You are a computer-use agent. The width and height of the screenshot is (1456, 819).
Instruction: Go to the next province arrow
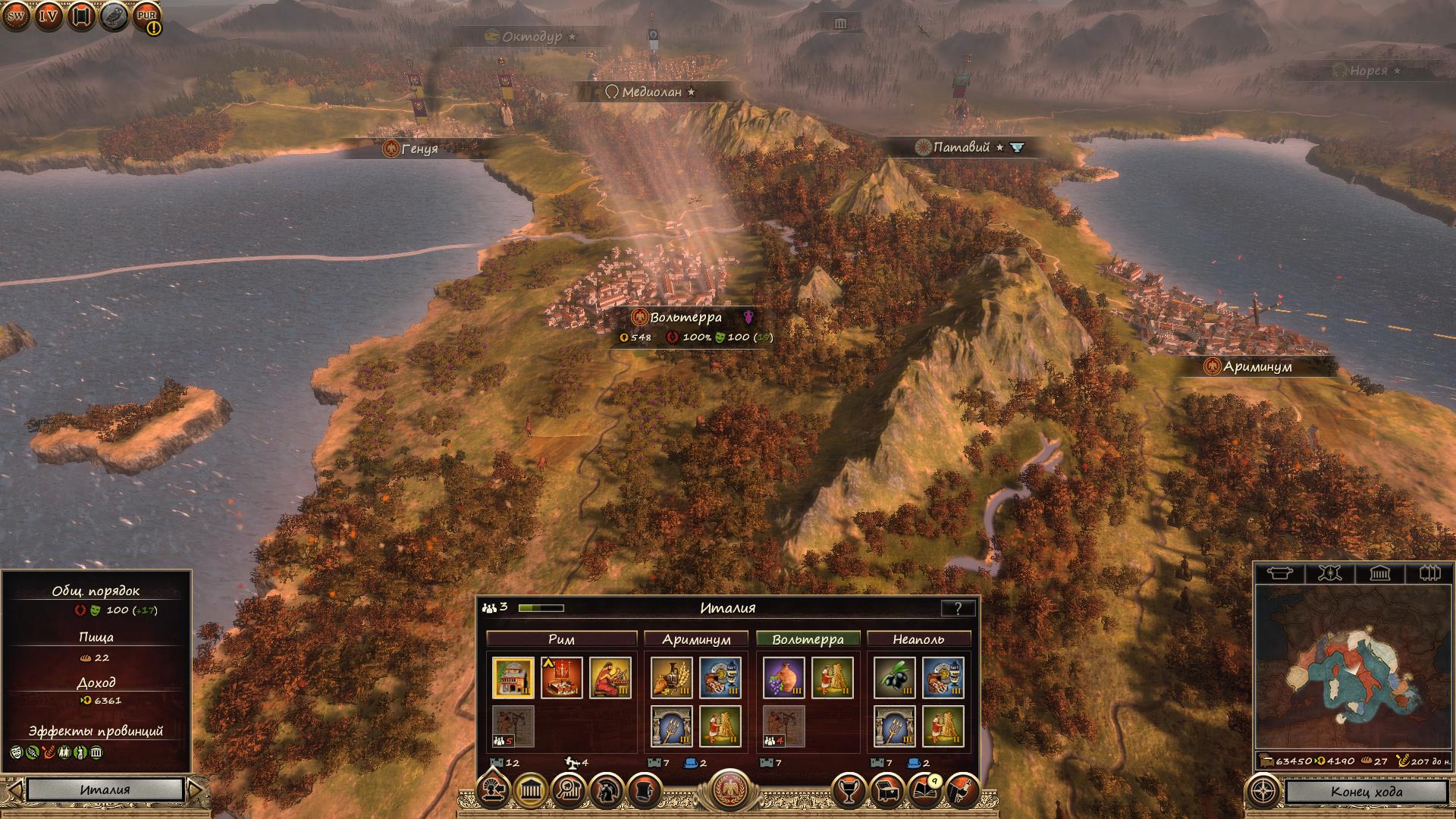[195, 789]
